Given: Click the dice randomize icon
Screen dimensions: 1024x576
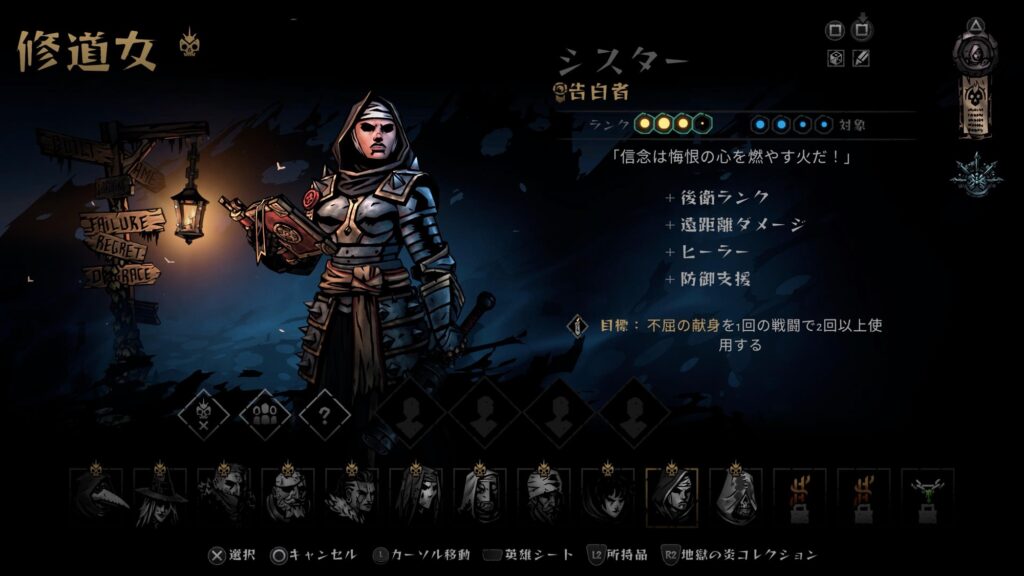Looking at the screenshot, I should click(835, 58).
